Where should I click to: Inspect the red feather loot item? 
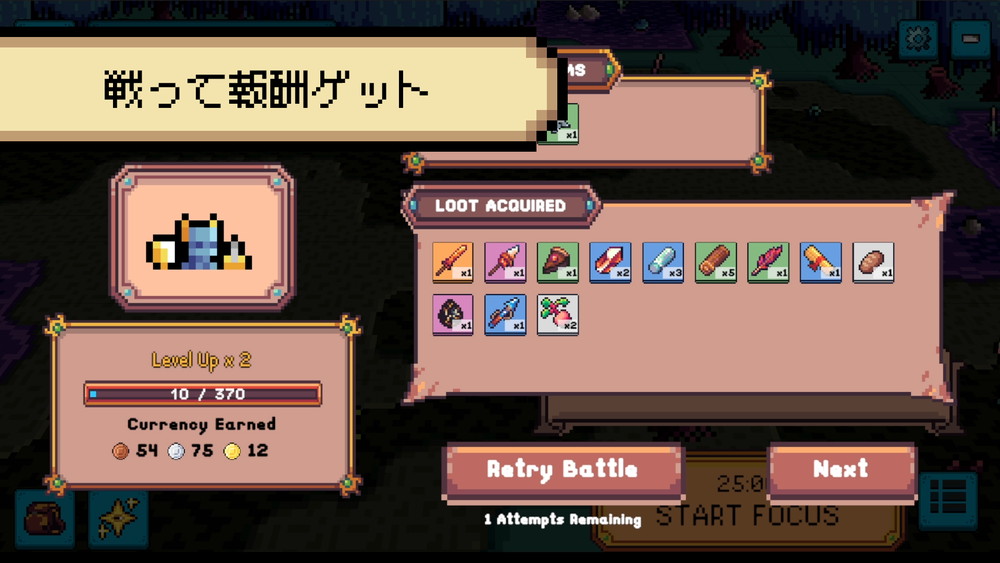tap(768, 262)
